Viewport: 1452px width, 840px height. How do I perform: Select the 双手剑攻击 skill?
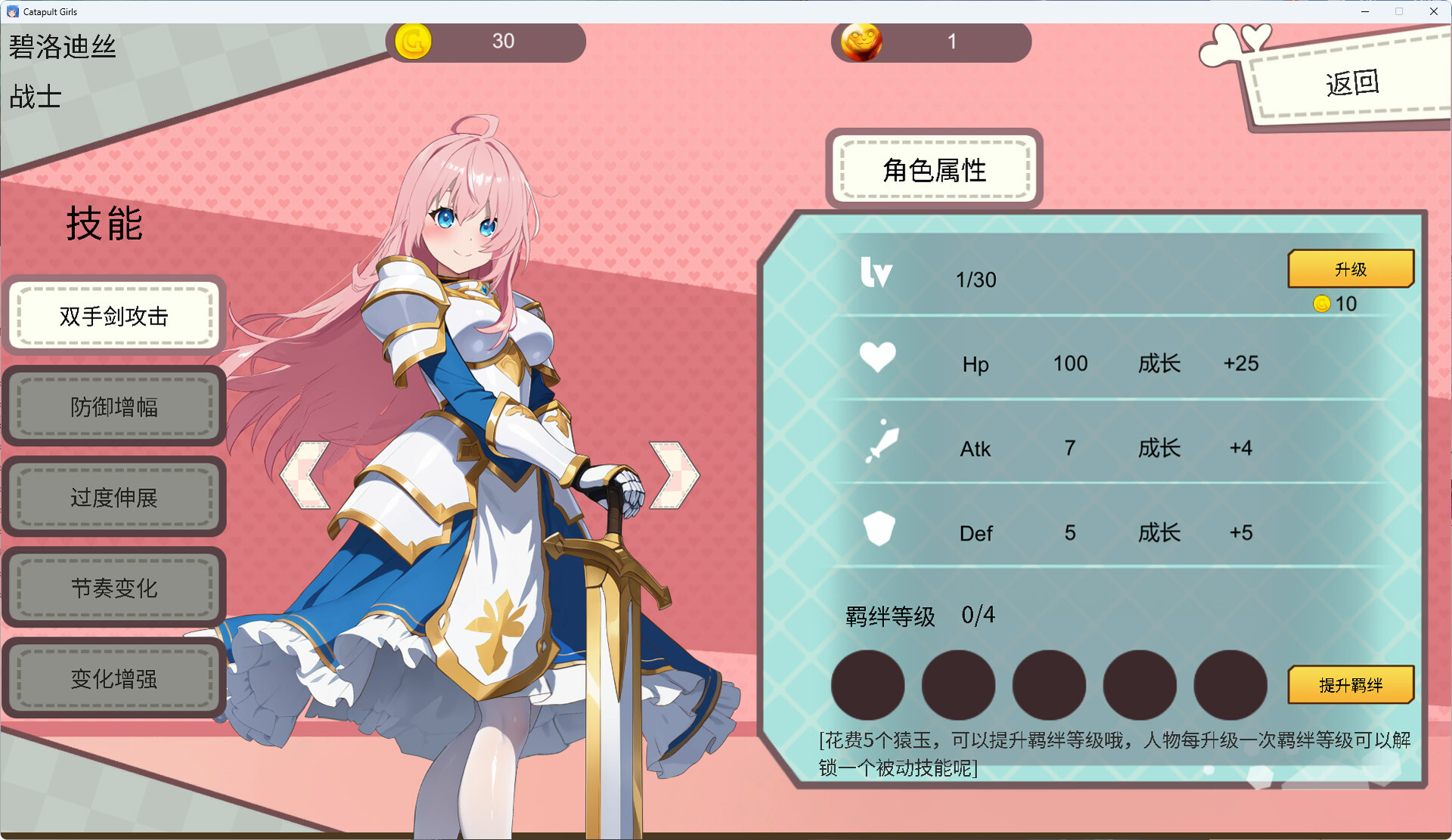[x=114, y=316]
